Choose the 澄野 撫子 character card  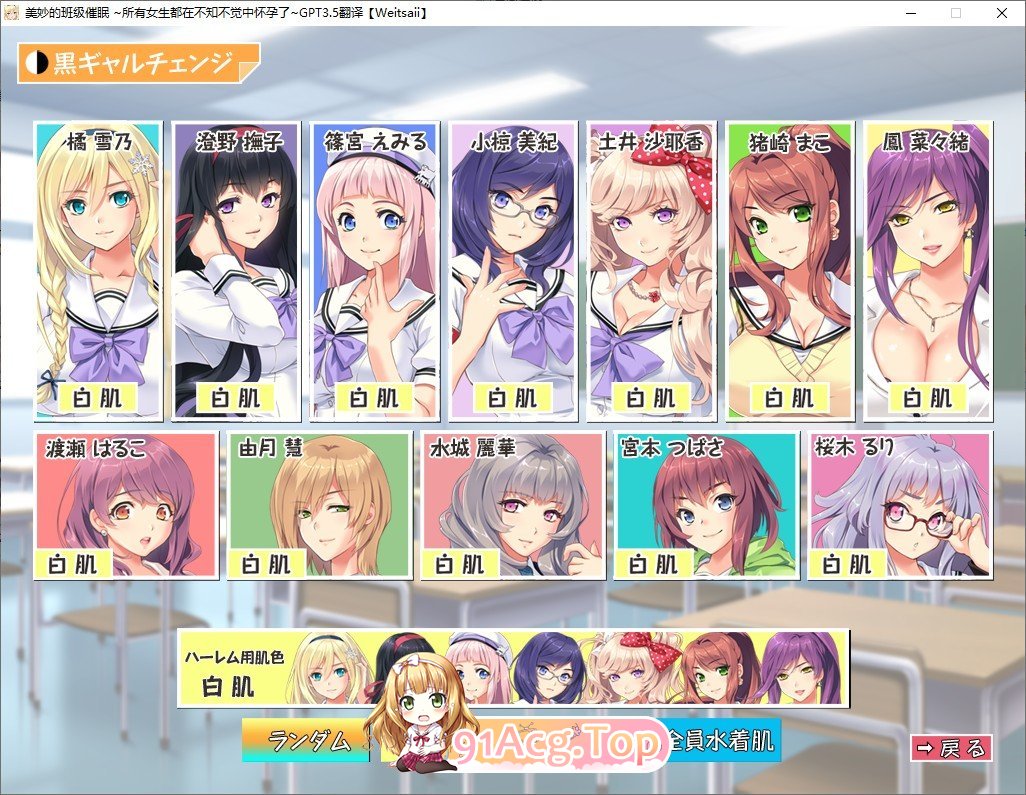pos(236,270)
